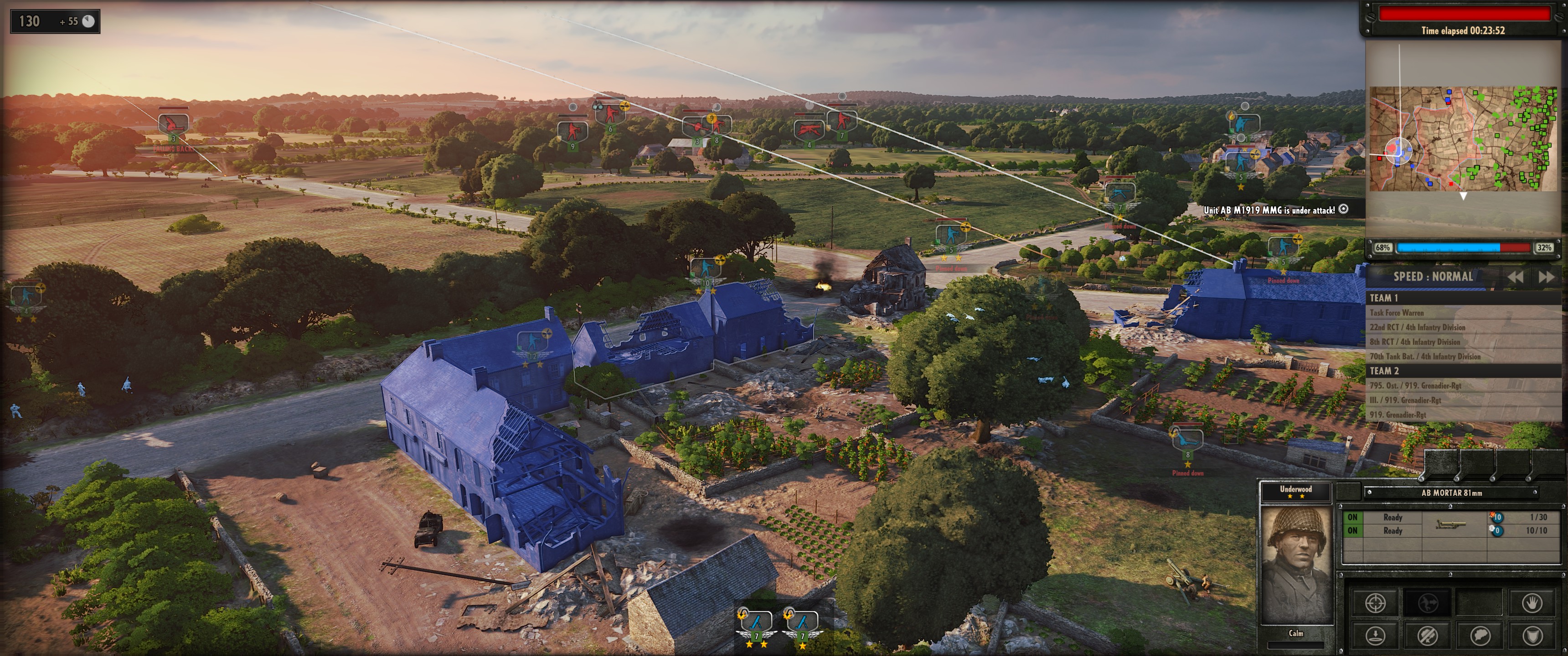The width and height of the screenshot is (1568, 656).
Task: Issue the raised-hand stop order
Action: tap(1532, 603)
